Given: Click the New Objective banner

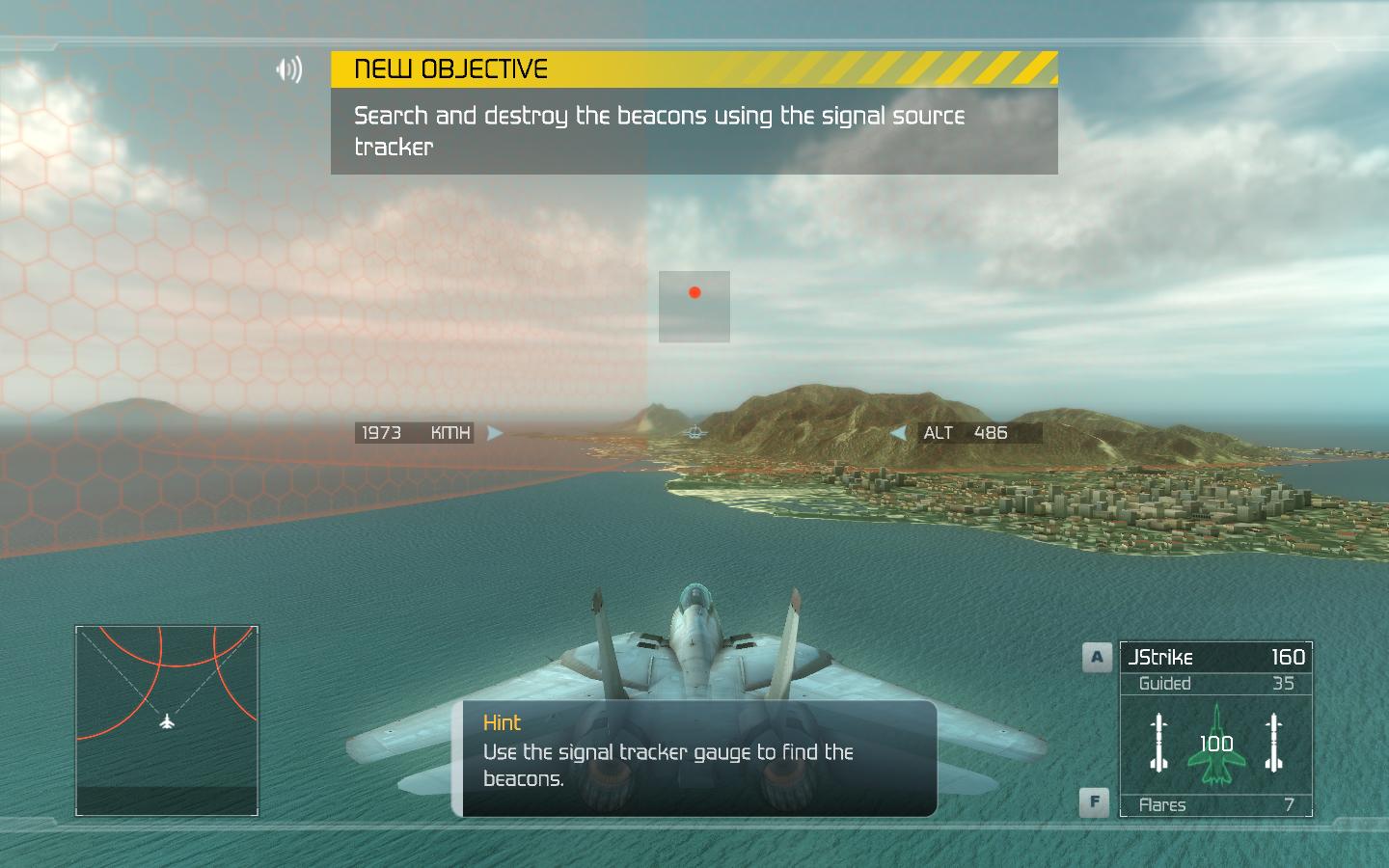Looking at the screenshot, I should coord(694,69).
